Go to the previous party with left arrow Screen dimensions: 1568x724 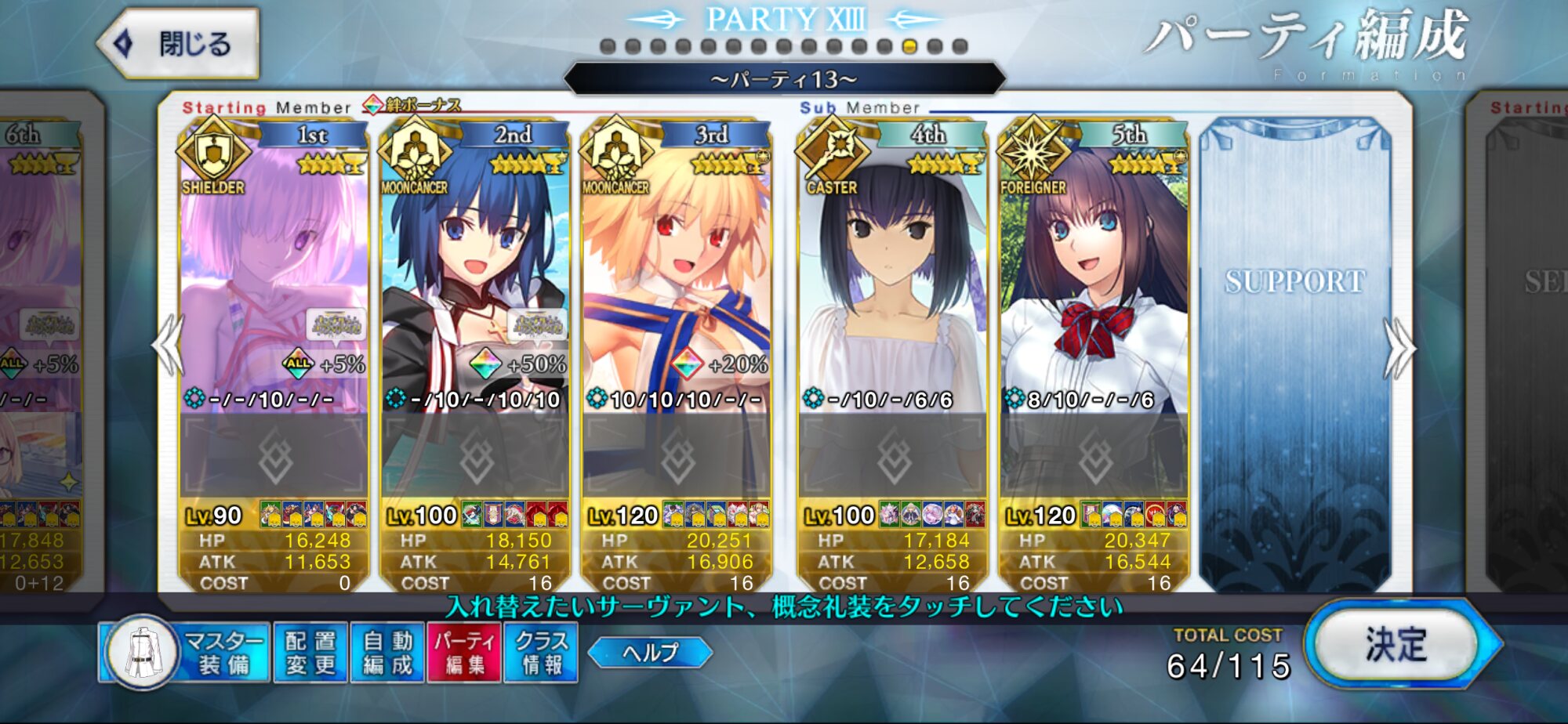click(x=169, y=345)
